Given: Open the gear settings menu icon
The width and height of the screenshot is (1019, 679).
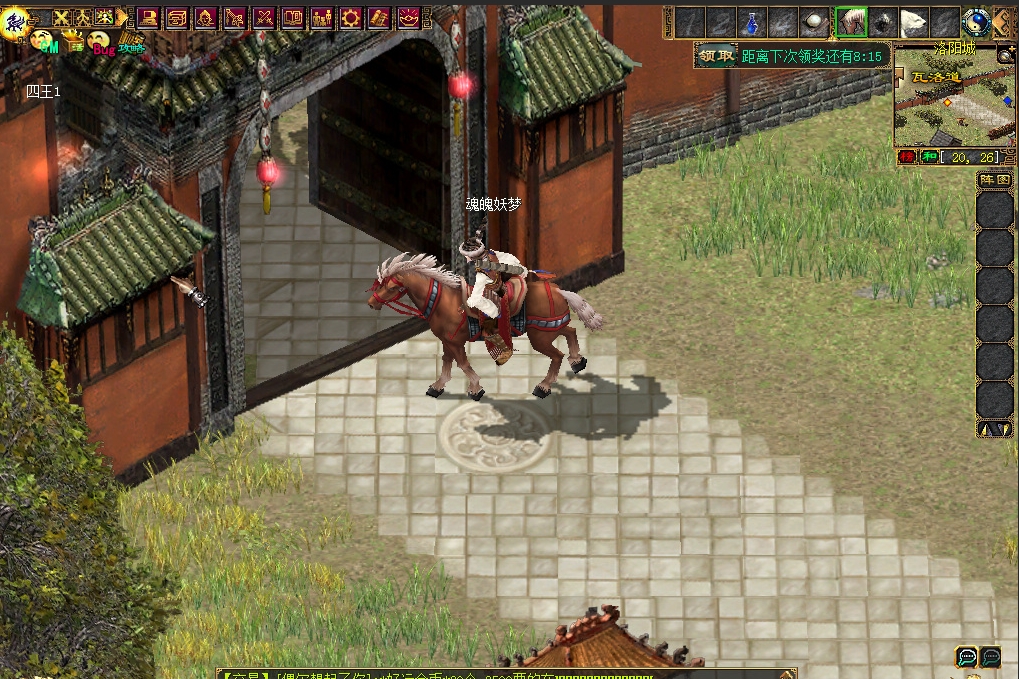Looking at the screenshot, I should (350, 17).
